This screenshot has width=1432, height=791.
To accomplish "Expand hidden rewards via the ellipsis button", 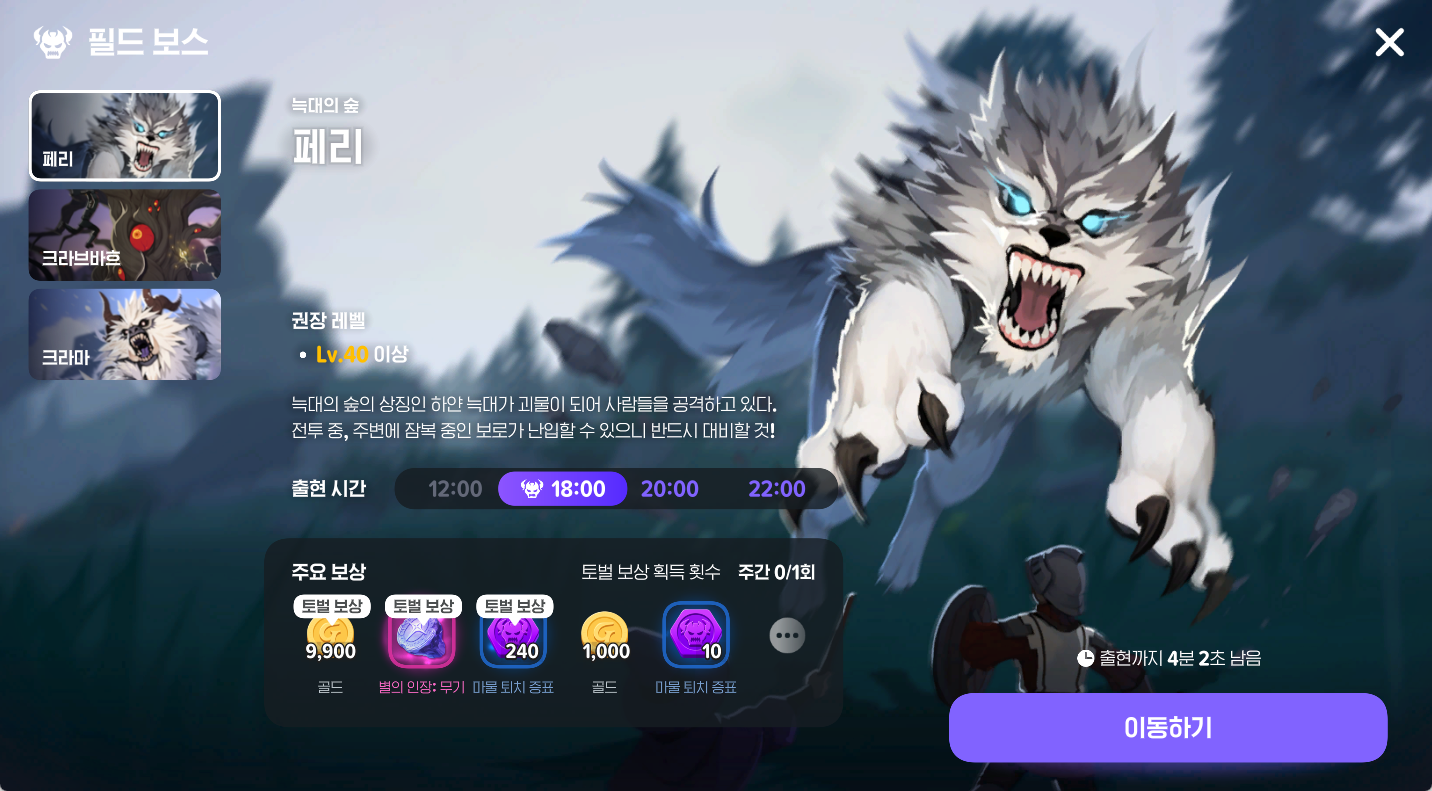I will point(787,635).
